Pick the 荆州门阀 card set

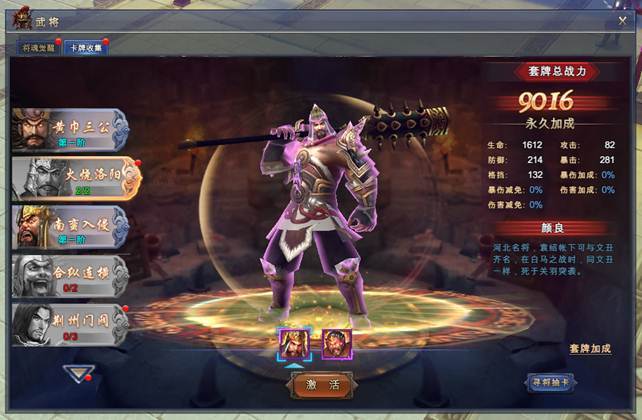[72, 323]
